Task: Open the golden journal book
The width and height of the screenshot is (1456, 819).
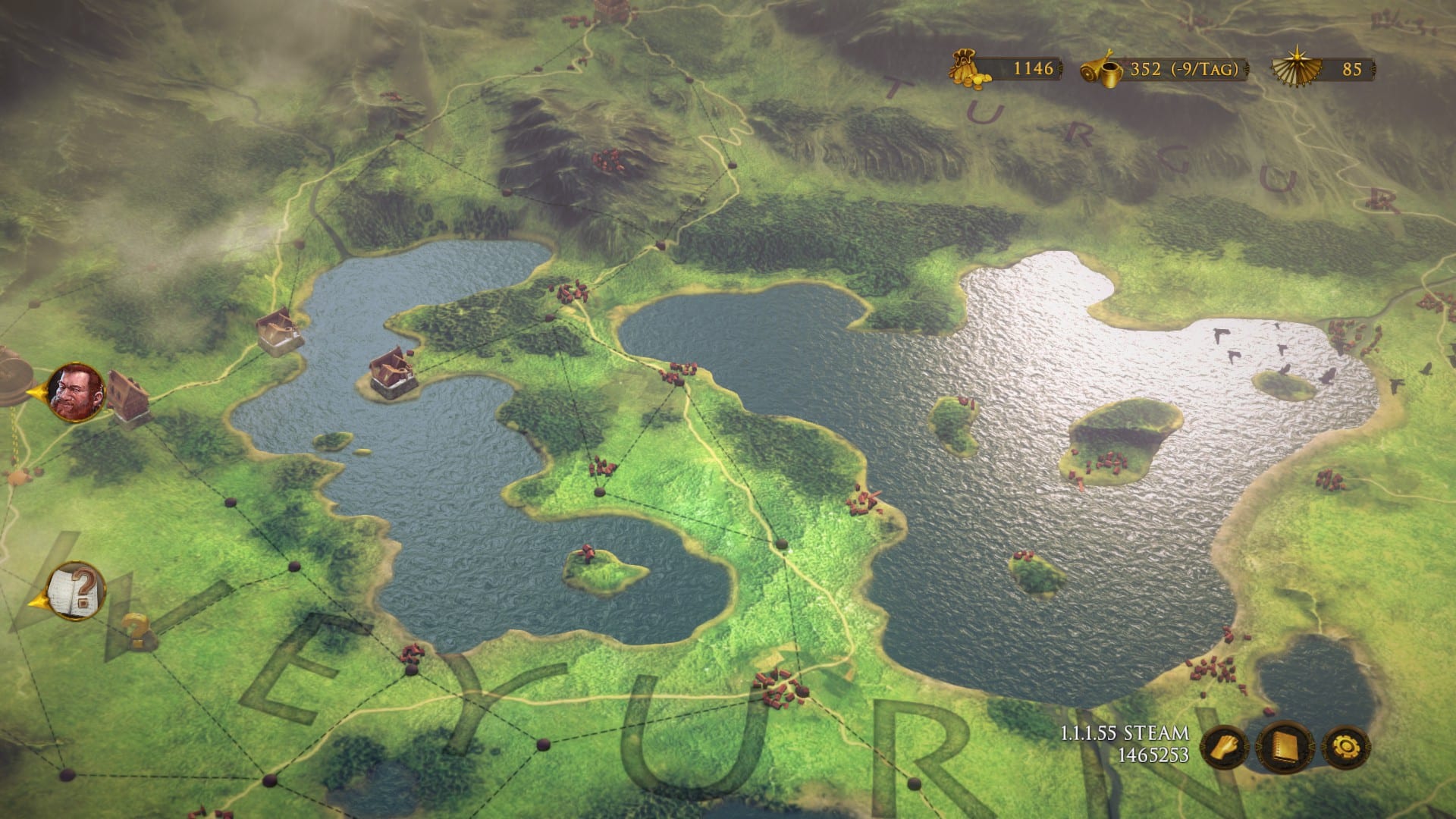Action: tap(1285, 747)
